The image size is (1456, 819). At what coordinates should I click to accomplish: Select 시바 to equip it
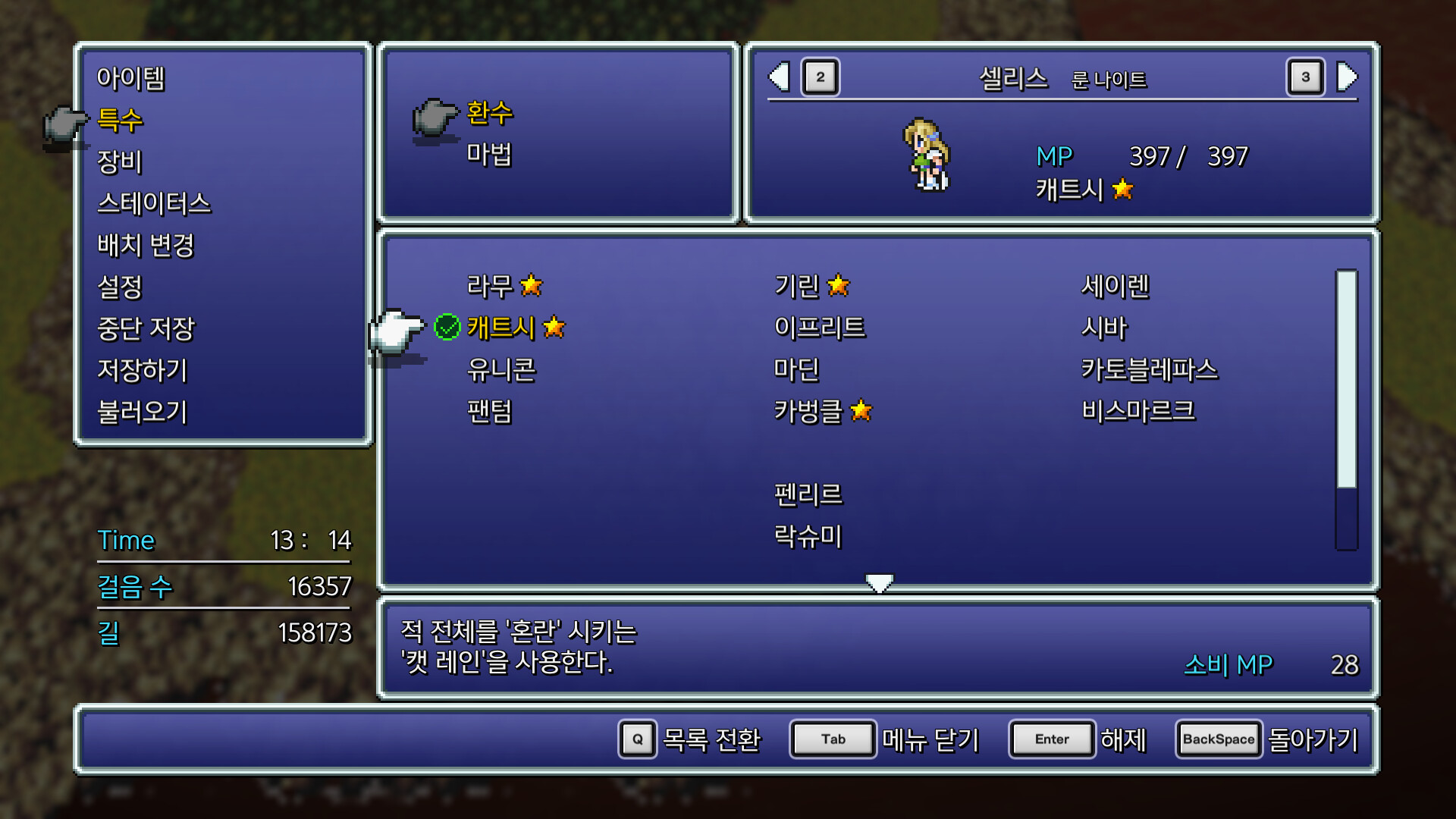pyautogui.click(x=1104, y=328)
